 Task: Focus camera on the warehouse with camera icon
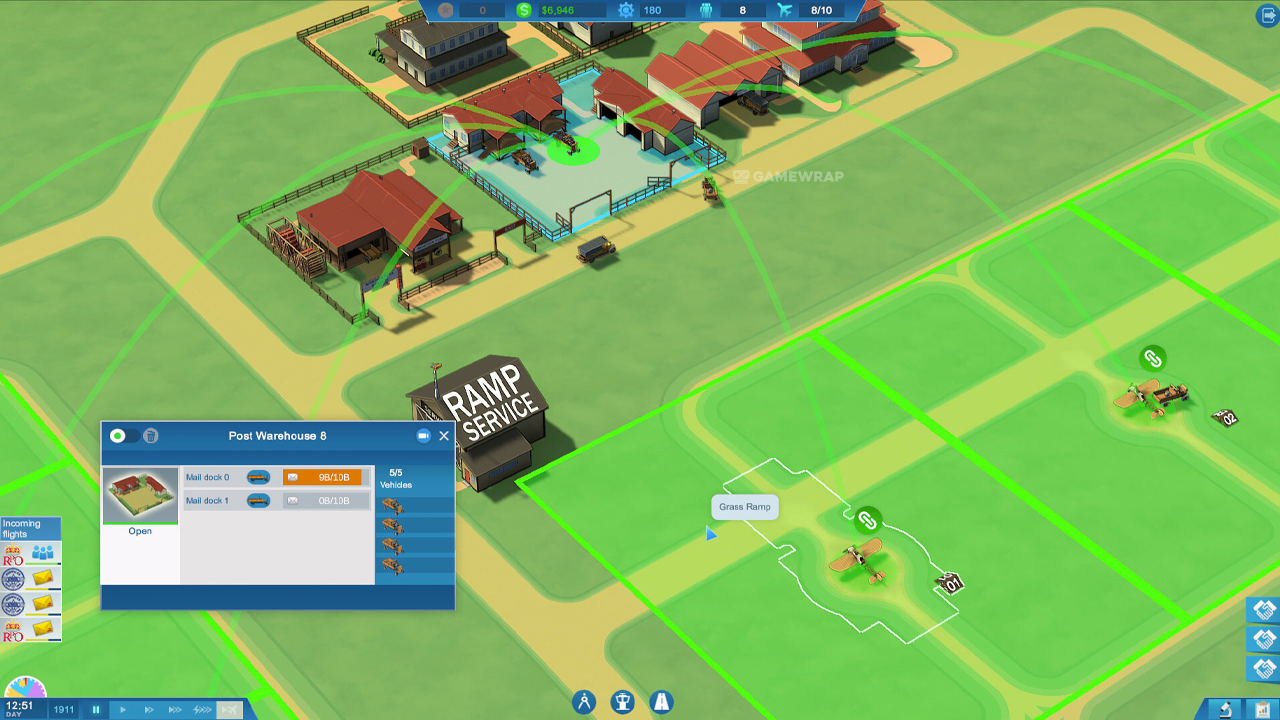pos(423,436)
